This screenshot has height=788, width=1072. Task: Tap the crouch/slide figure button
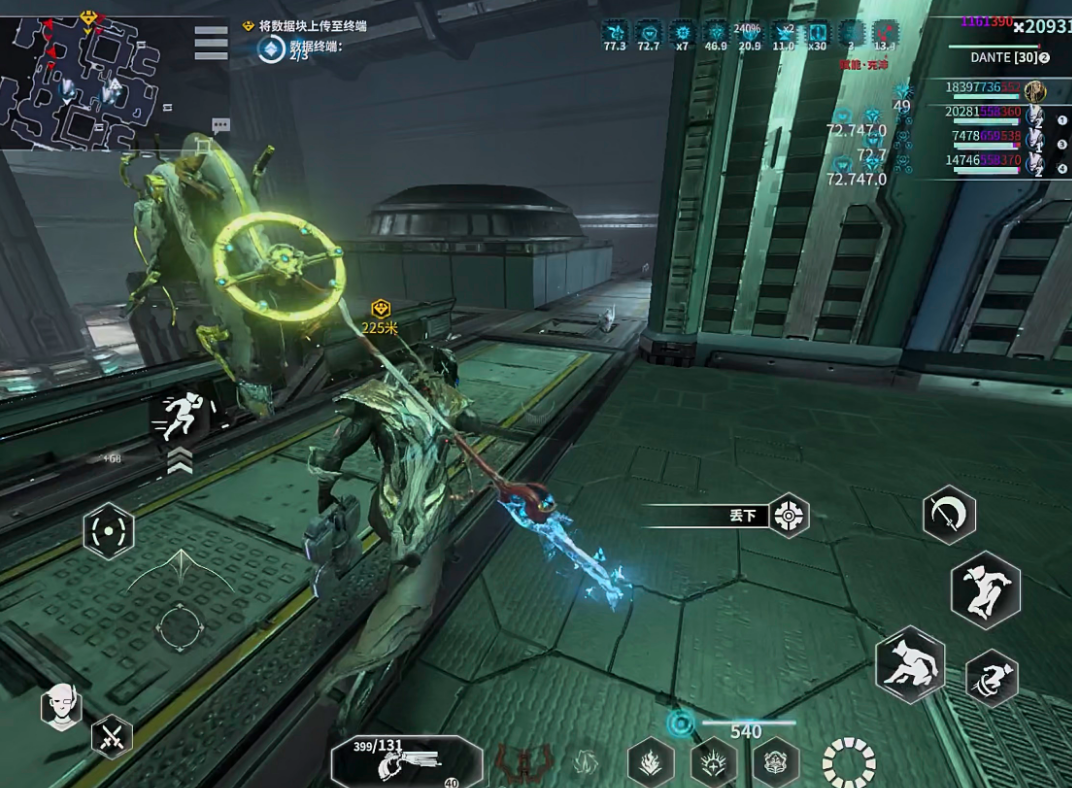[x=910, y=663]
